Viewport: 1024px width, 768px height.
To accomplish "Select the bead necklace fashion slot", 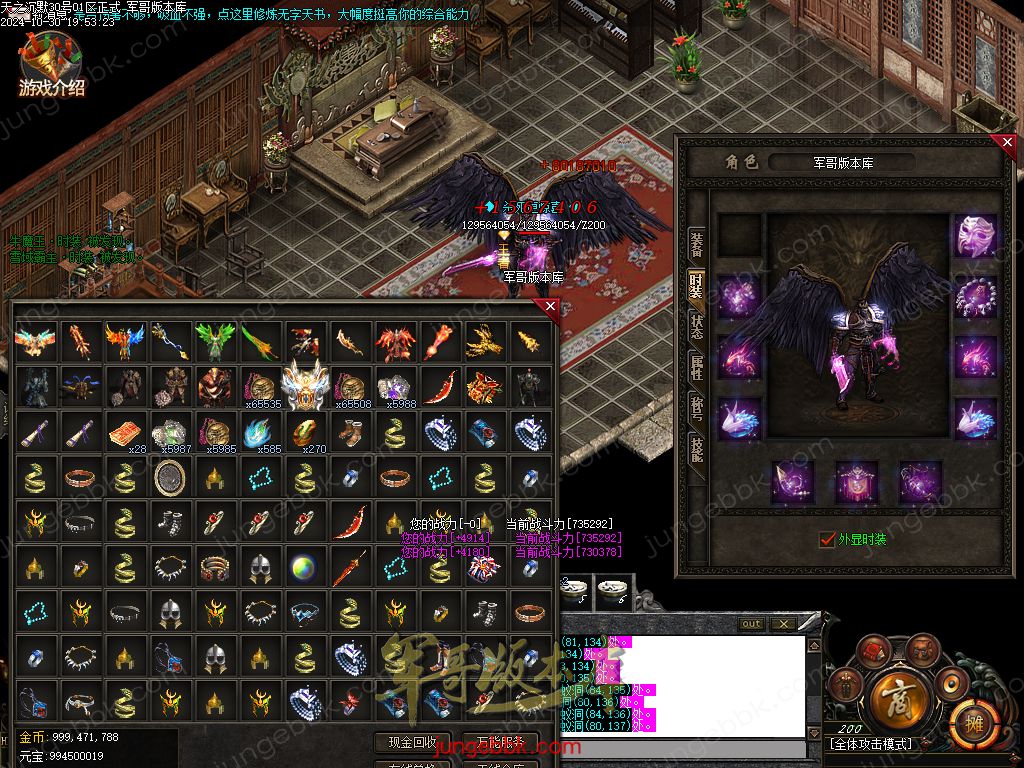I will tap(974, 297).
